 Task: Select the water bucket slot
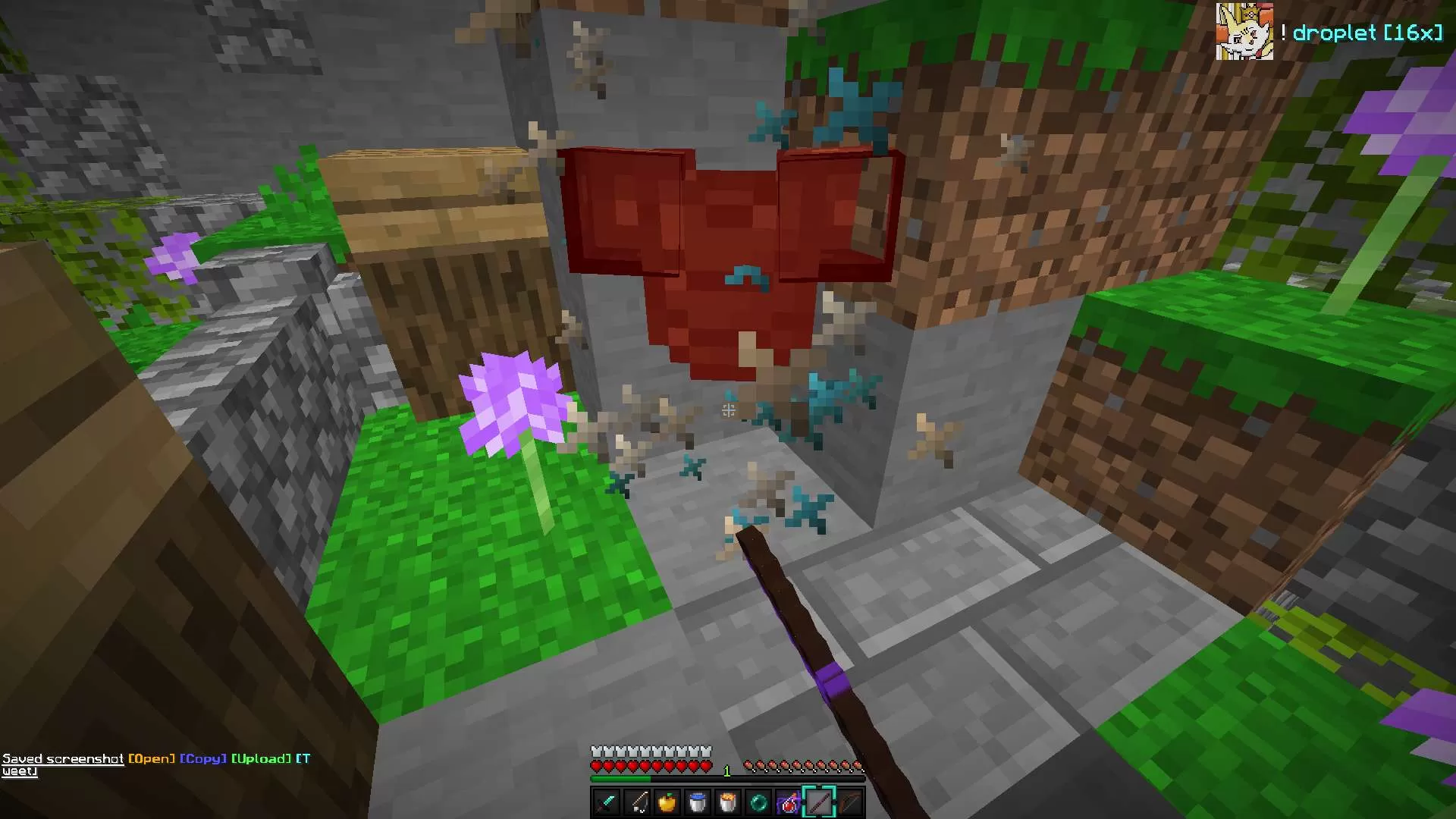pos(698,802)
